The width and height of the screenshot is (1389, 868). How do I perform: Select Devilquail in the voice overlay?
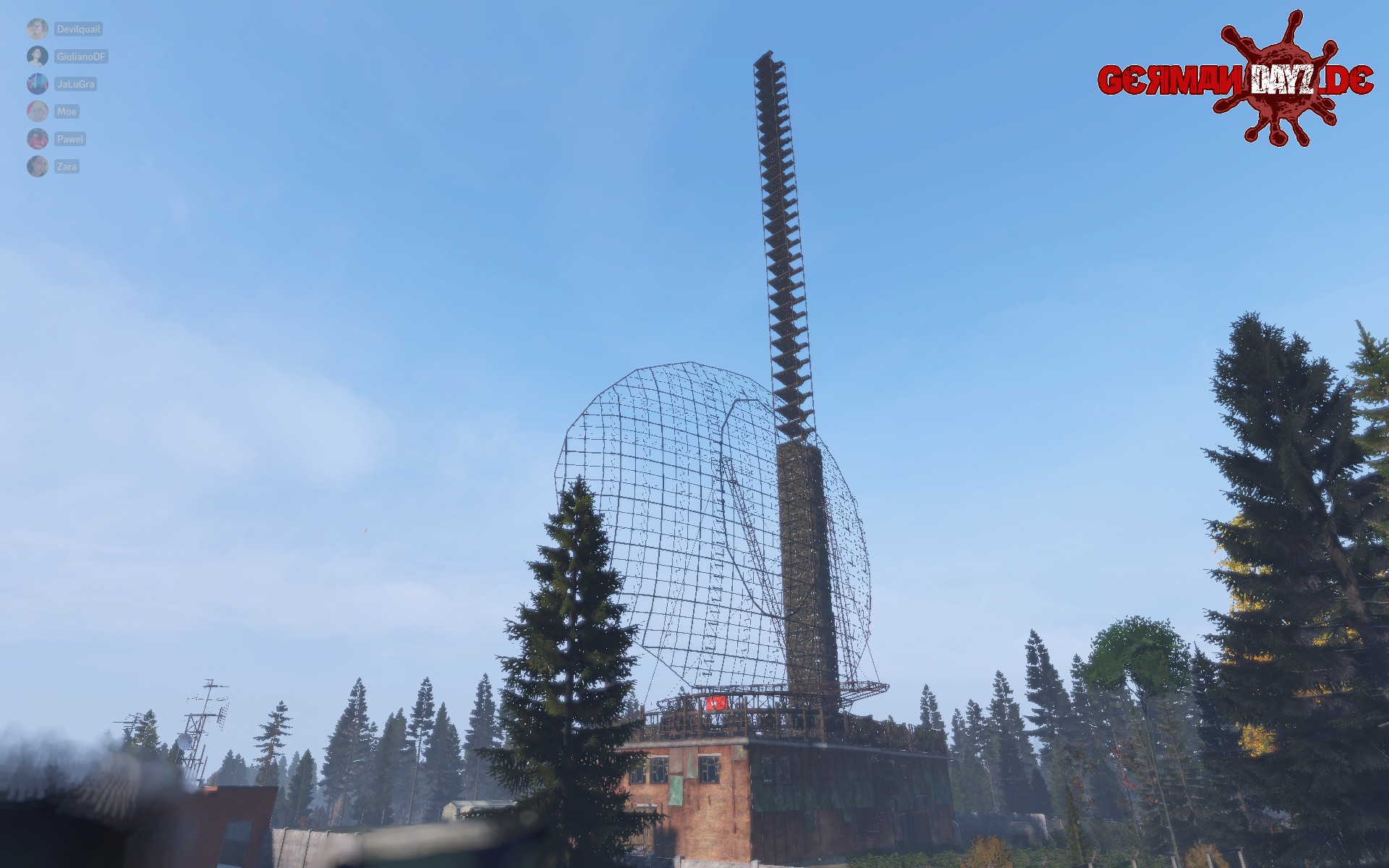point(77,30)
